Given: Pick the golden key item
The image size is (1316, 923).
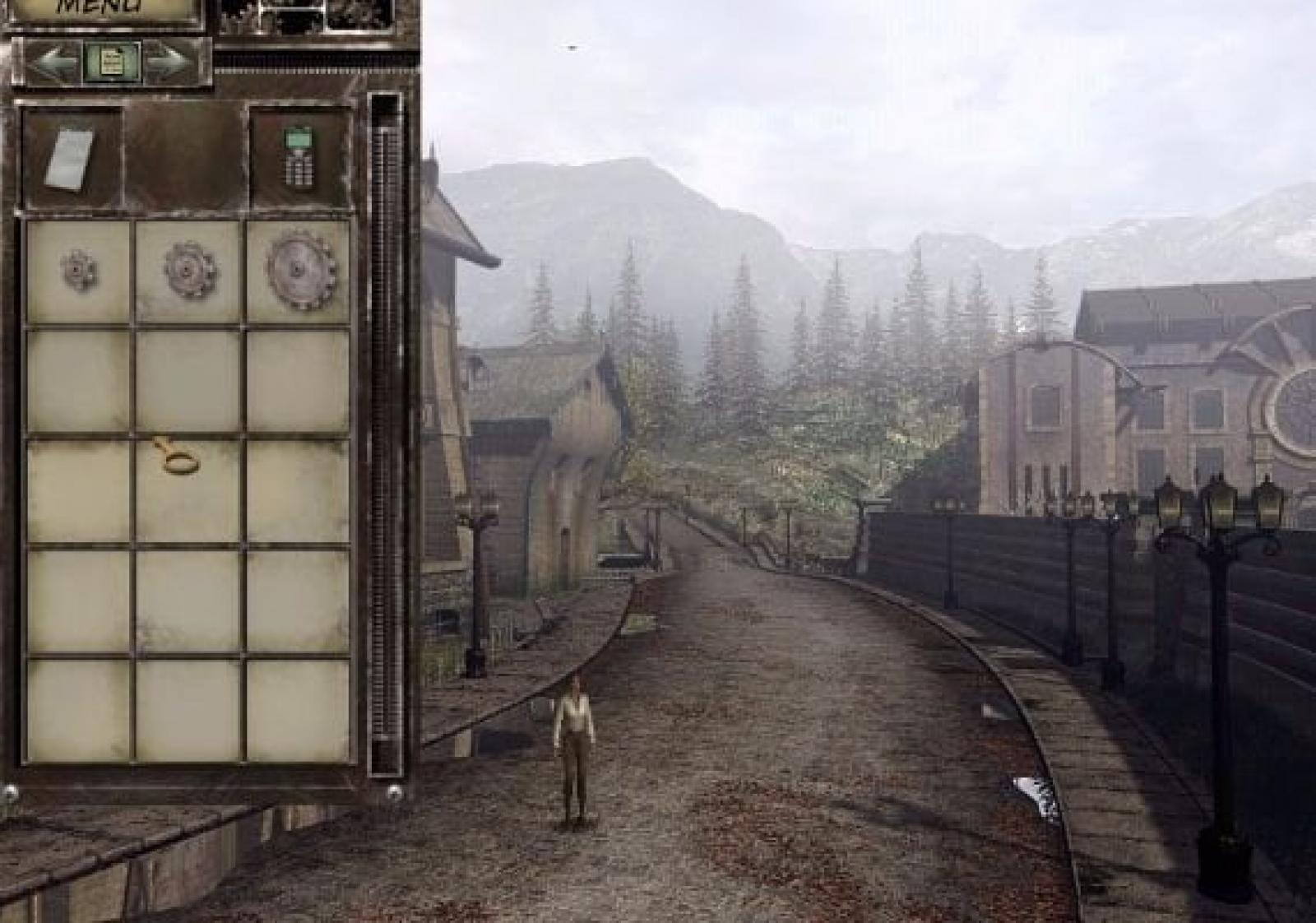Looking at the screenshot, I should [178, 457].
